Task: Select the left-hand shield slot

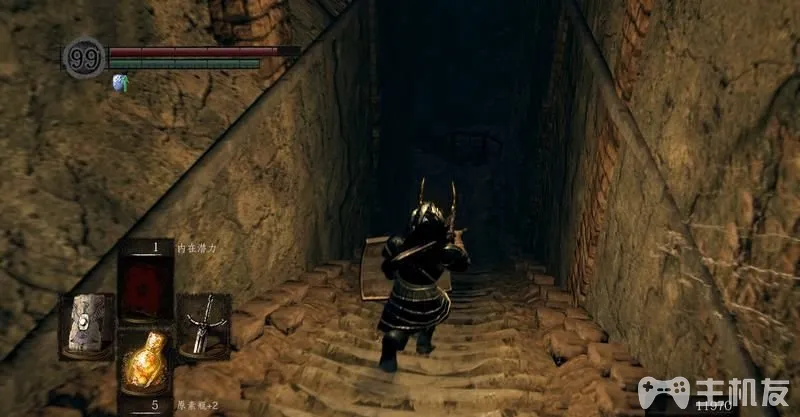Action: coord(86,325)
